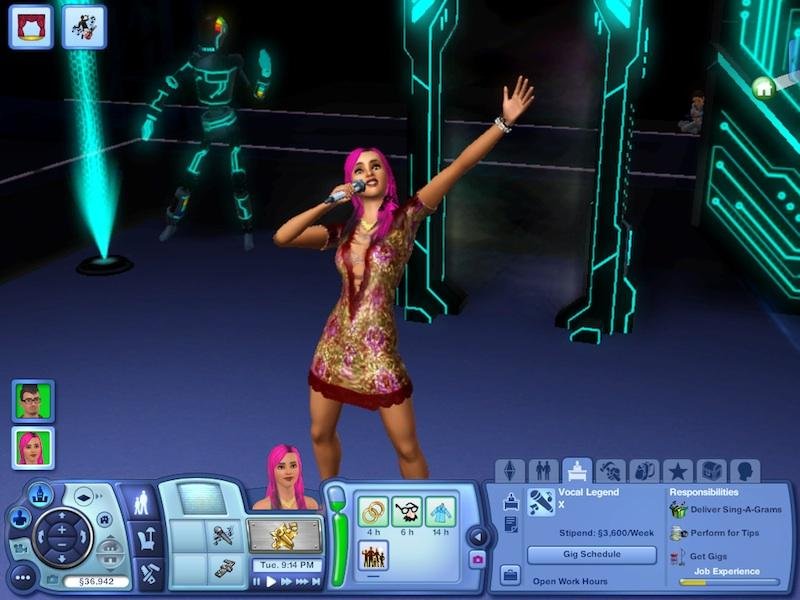Viewport: 800px width, 600px height.
Task: Open the pink camera snapshot button
Action: (x=477, y=559)
